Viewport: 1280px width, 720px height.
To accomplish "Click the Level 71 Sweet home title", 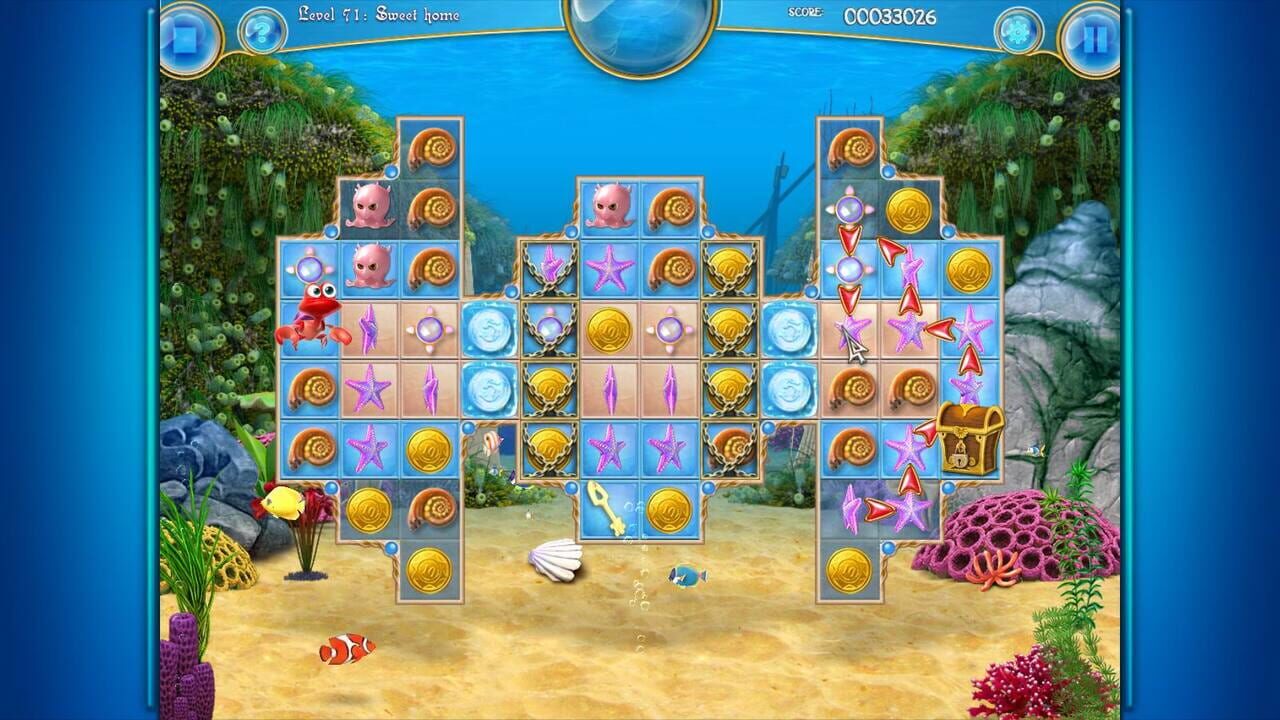I will 380,14.
